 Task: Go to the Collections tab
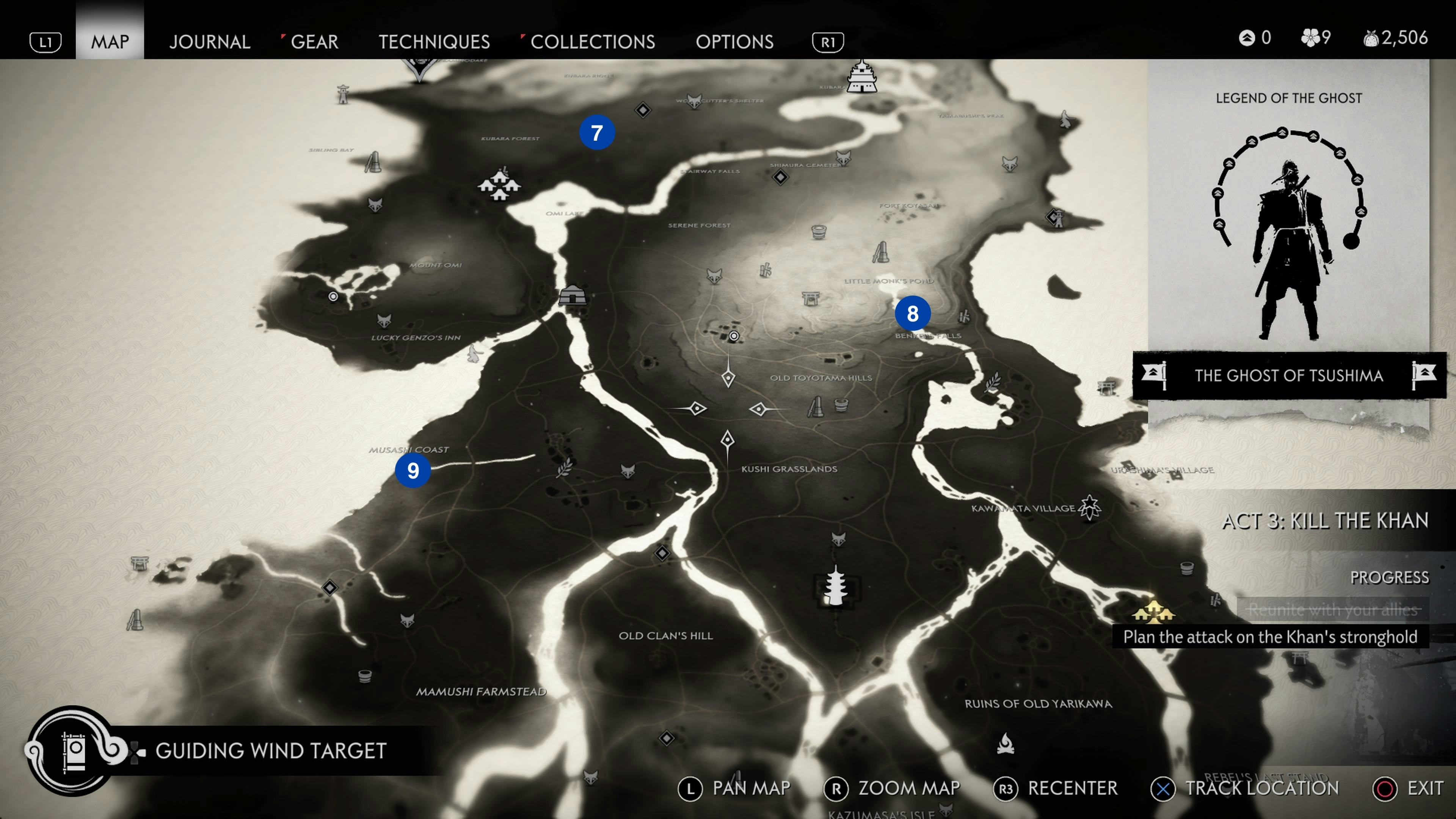592,42
